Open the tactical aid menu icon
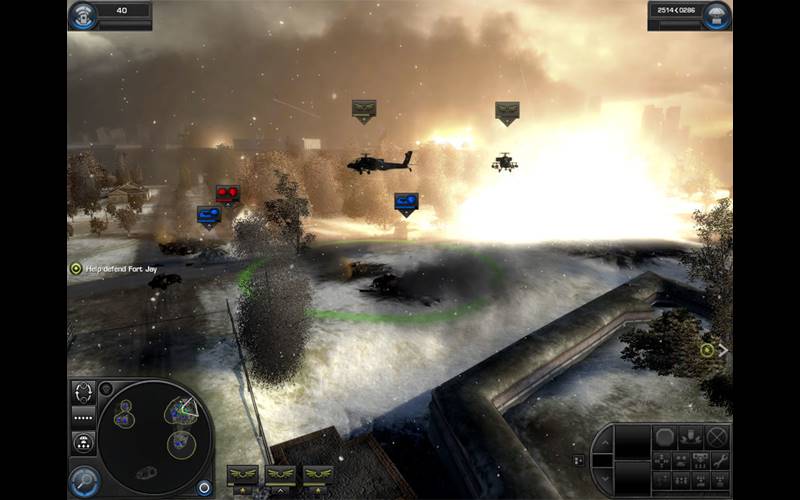800x500 pixels. (83, 15)
